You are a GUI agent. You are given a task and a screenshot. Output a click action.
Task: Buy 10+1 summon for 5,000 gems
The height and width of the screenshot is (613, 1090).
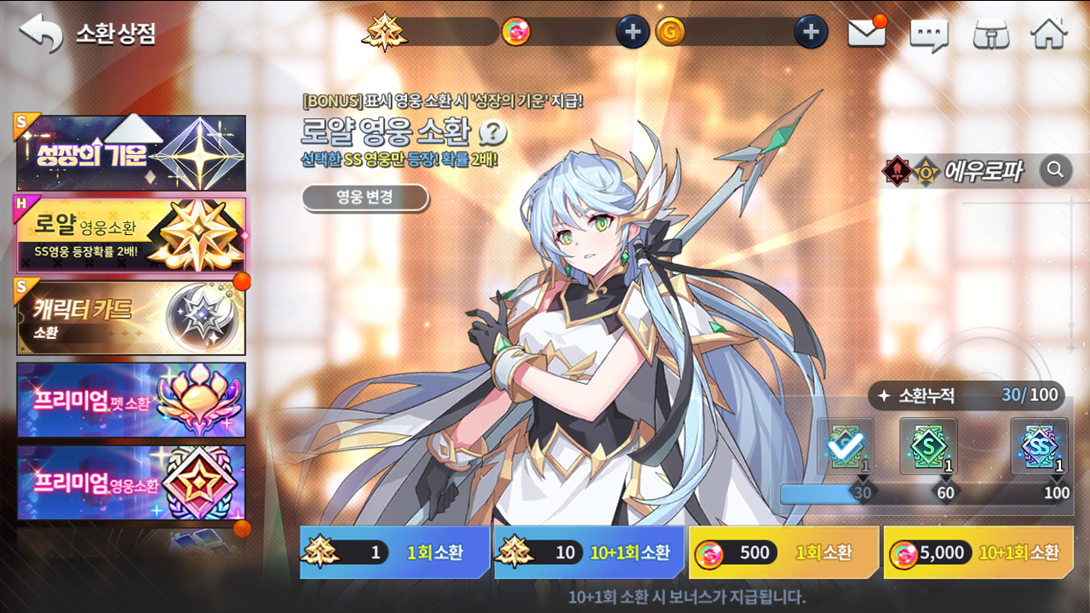click(978, 552)
